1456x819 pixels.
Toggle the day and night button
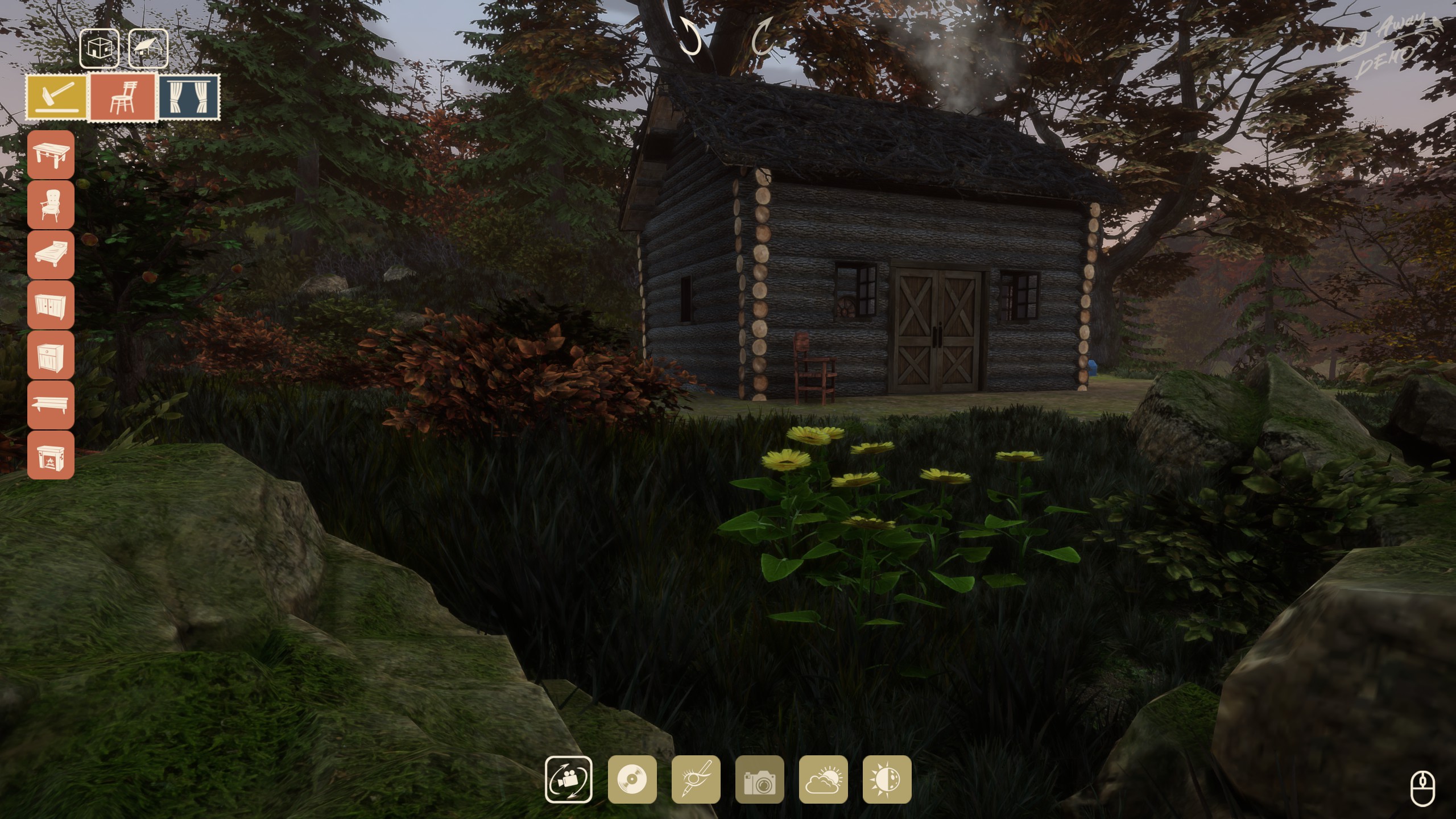(887, 779)
